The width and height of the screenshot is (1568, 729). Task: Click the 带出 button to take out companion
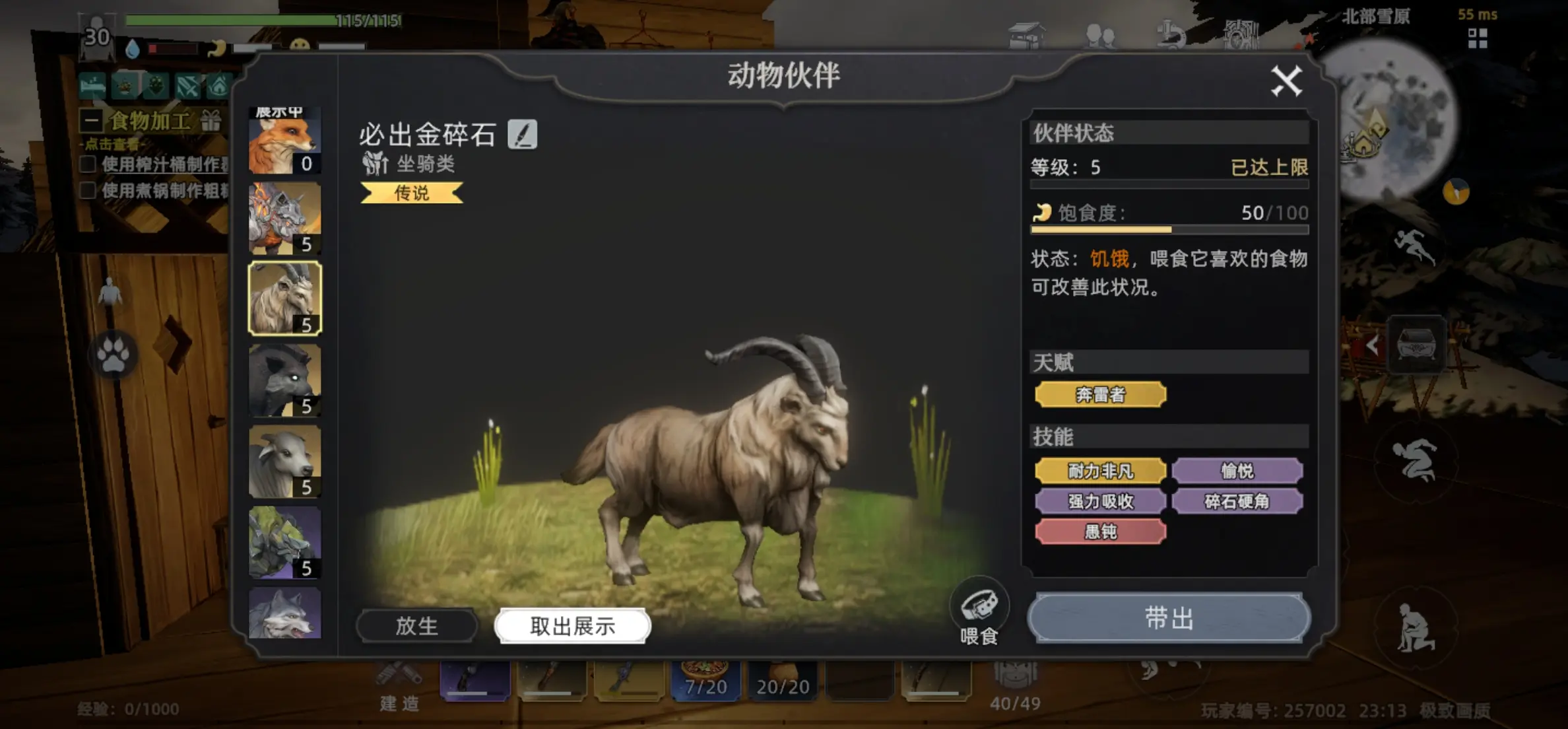pos(1169,619)
